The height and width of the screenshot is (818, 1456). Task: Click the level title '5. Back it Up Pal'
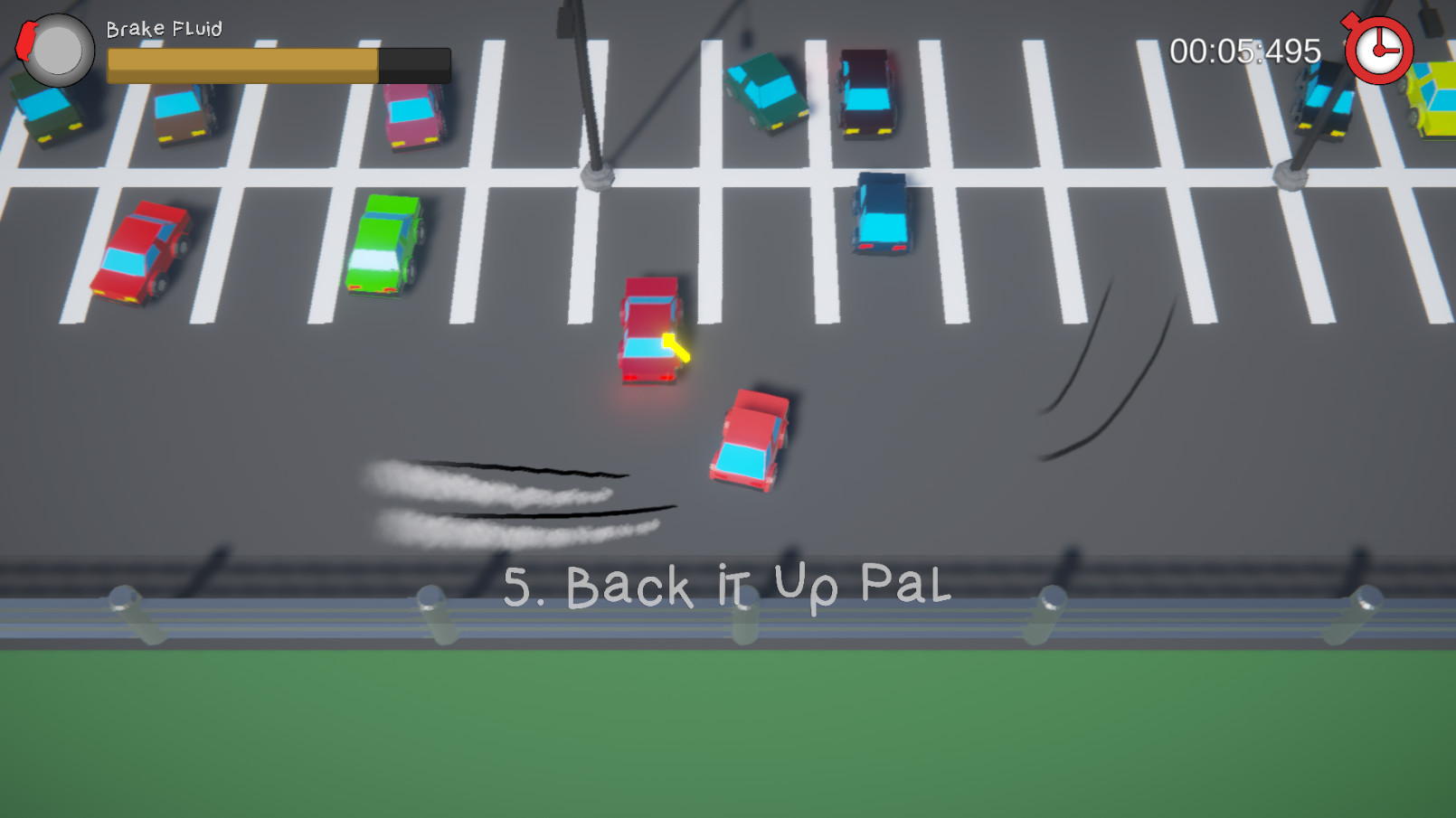pos(727,587)
